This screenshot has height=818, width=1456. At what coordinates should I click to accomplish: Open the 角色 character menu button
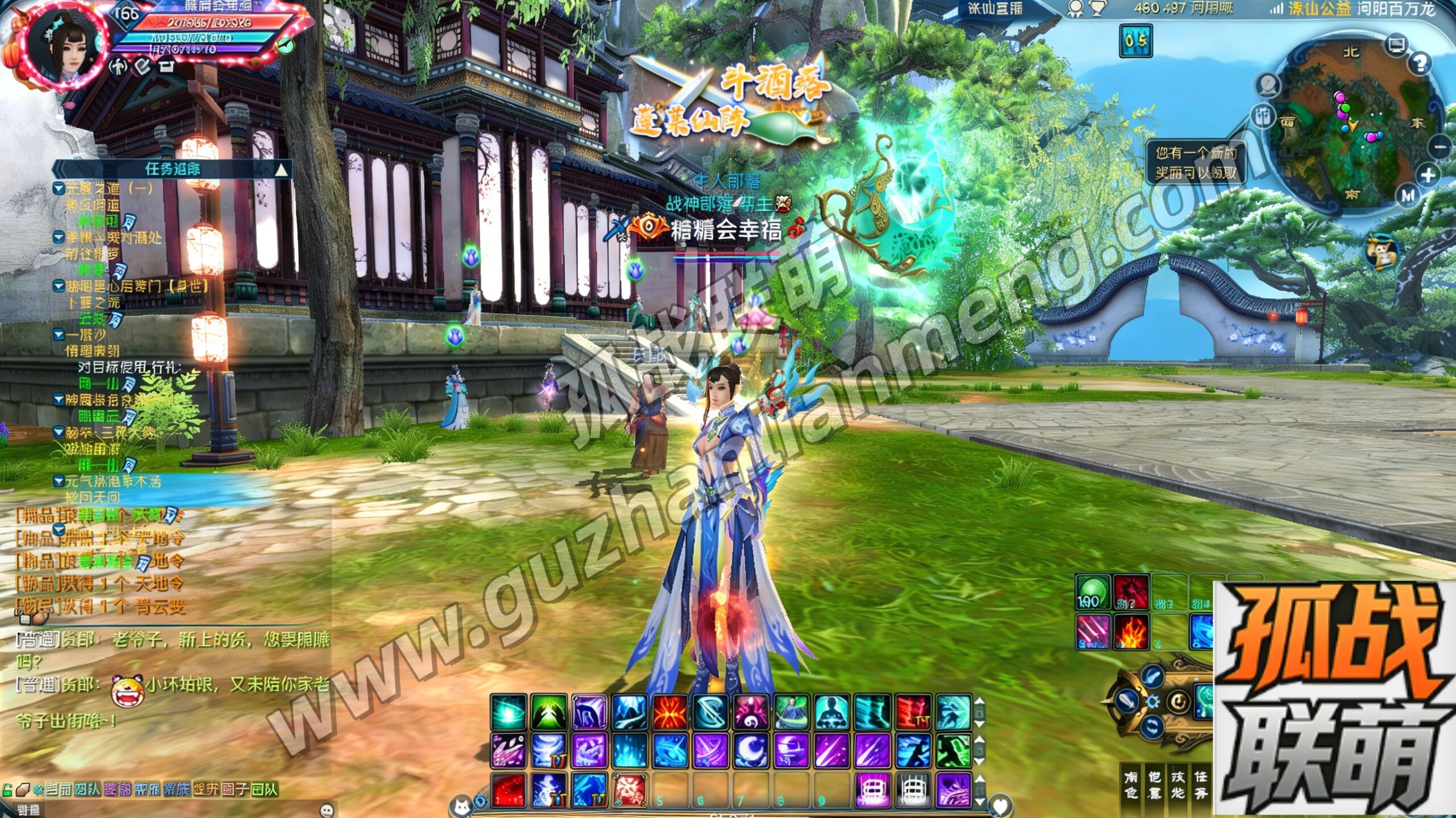pos(1131,784)
